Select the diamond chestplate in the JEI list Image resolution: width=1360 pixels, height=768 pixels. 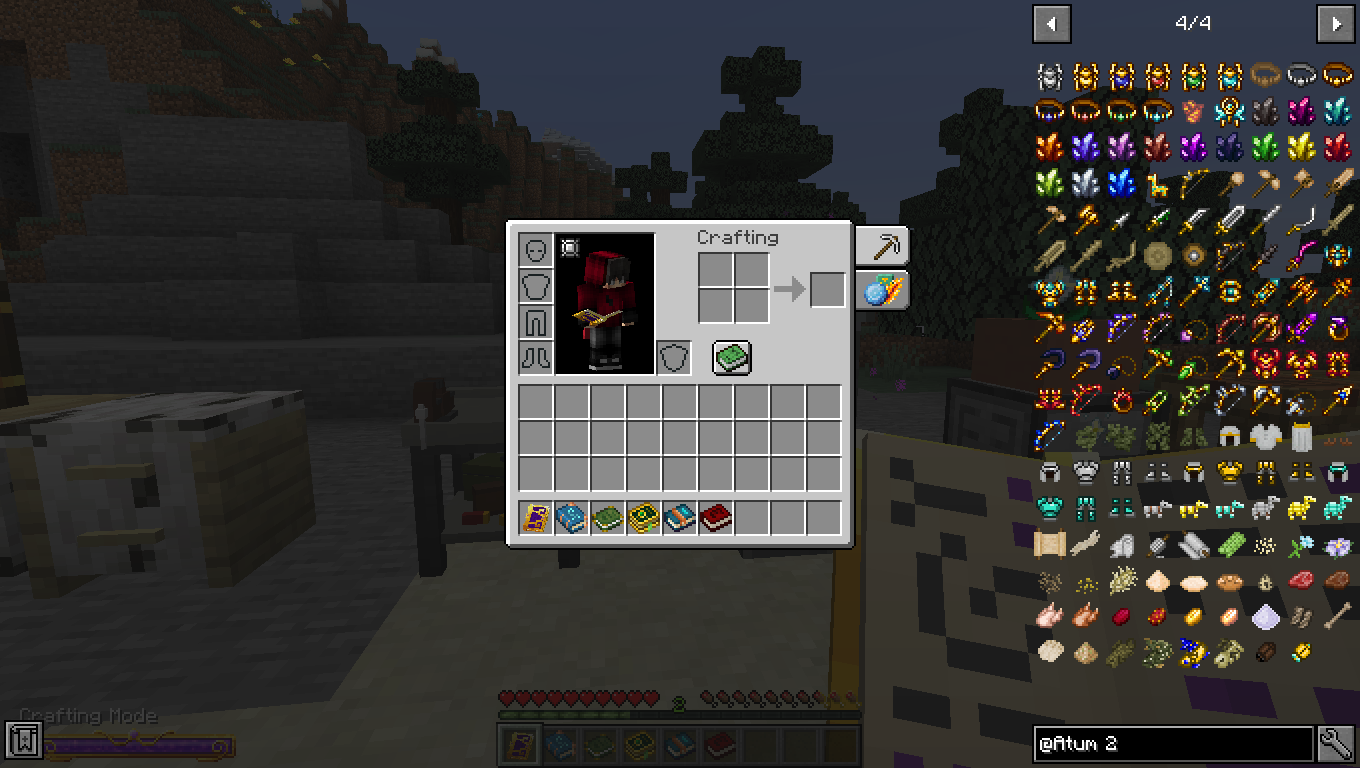pos(1049,506)
